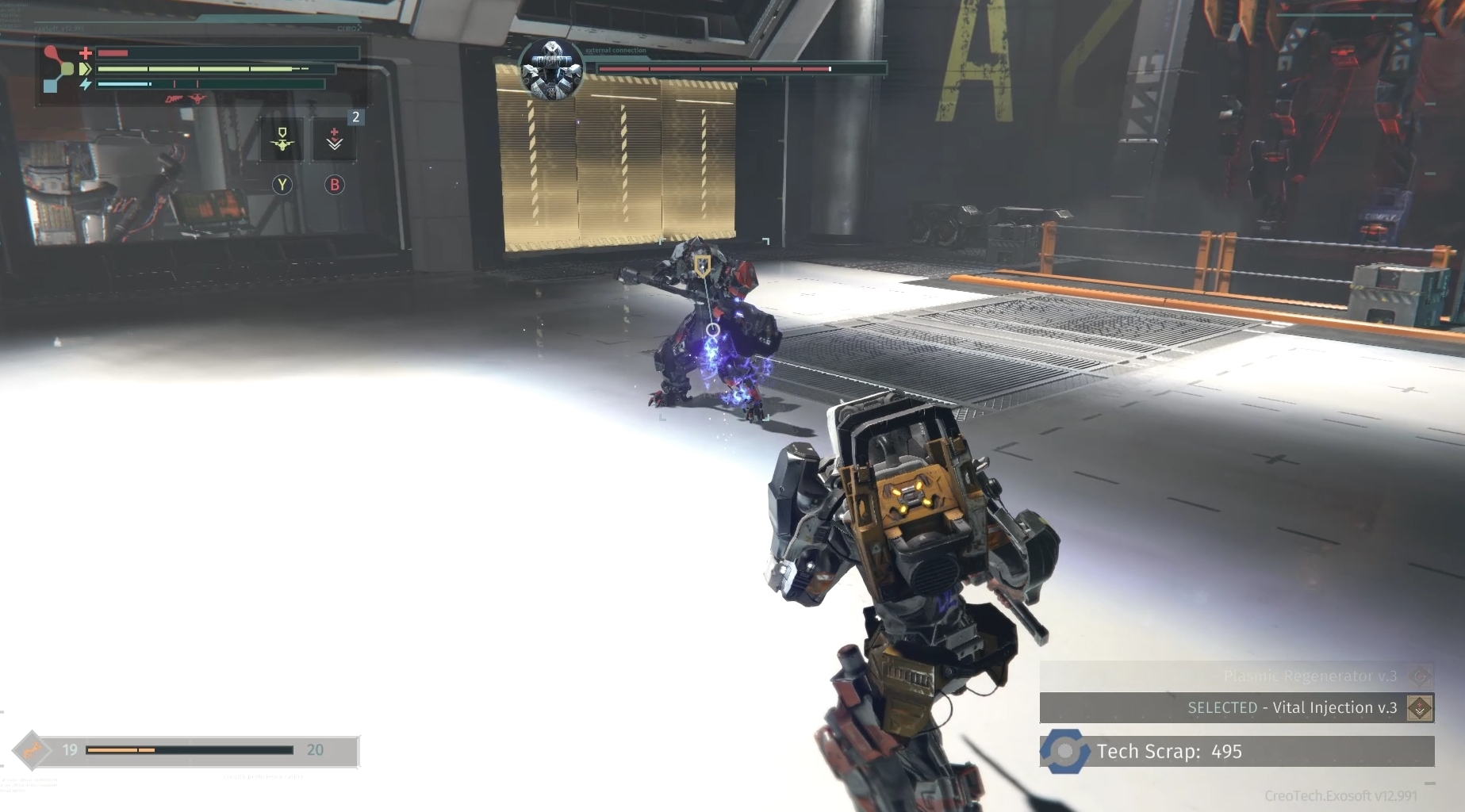
Task: Select the B controller button prompt
Action: (x=334, y=184)
